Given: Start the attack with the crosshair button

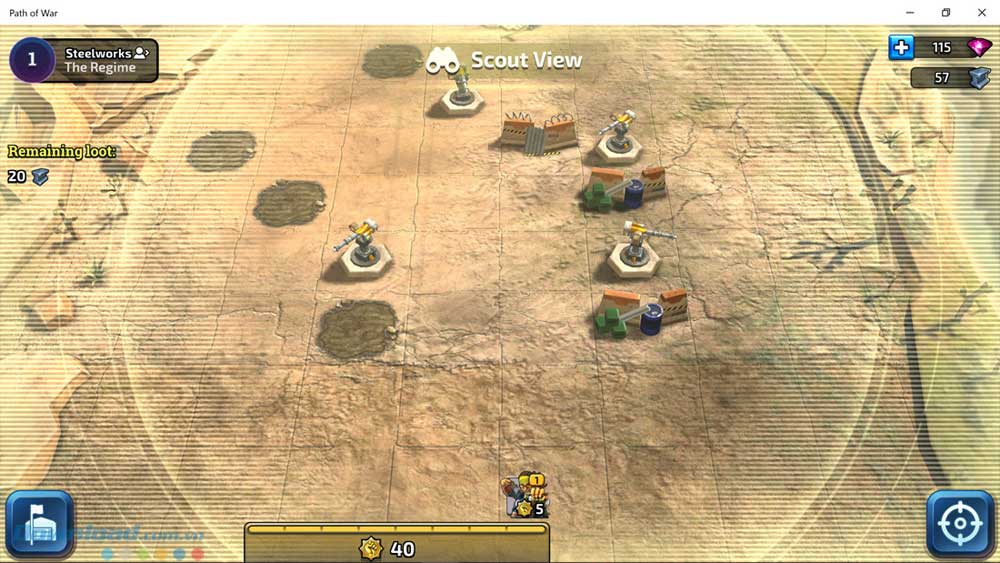Looking at the screenshot, I should (x=960, y=523).
